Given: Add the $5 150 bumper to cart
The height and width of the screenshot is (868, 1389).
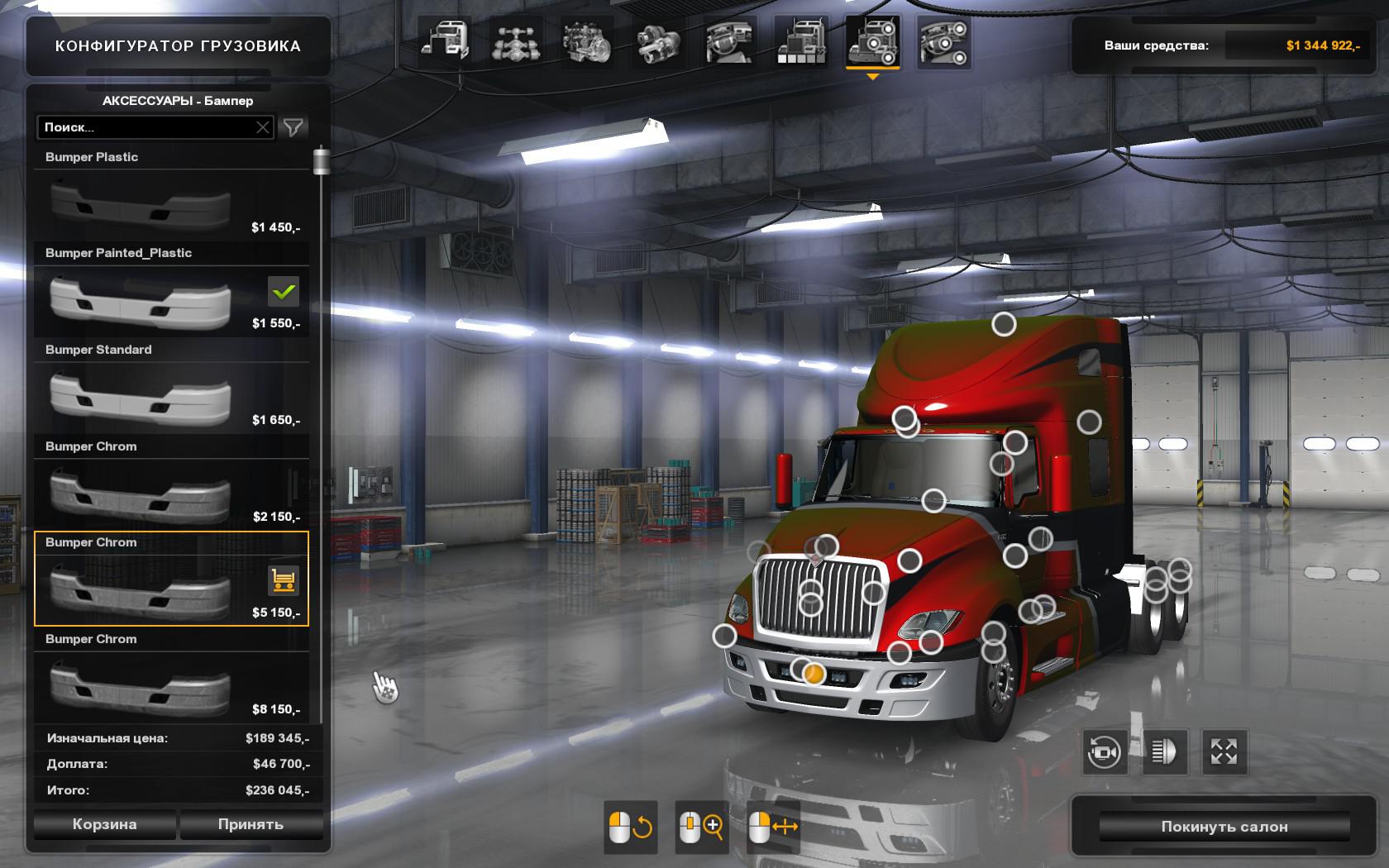Looking at the screenshot, I should point(284,581).
